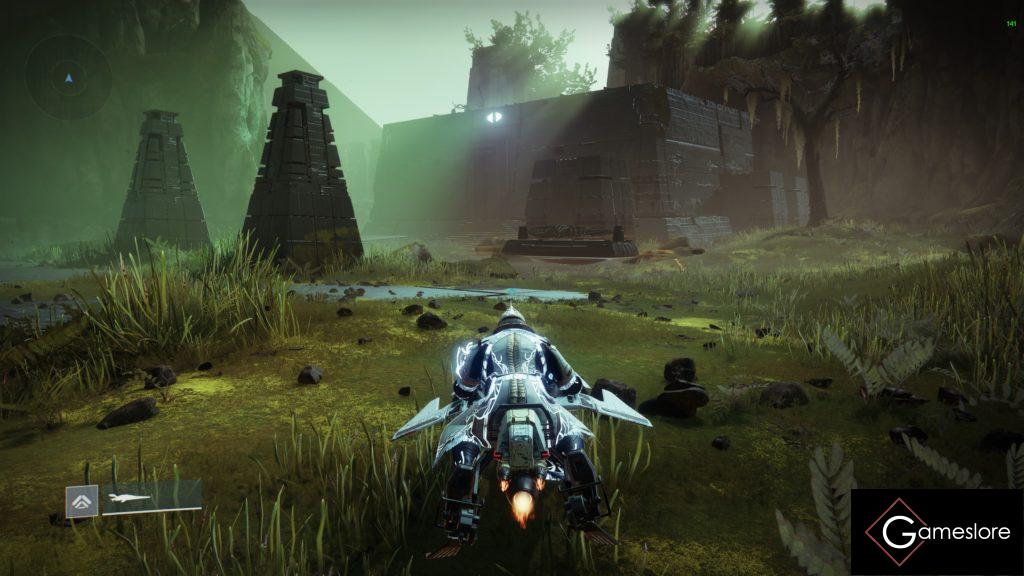Open the Gameslore logo watermark
The image size is (1024, 576).
point(936,531)
